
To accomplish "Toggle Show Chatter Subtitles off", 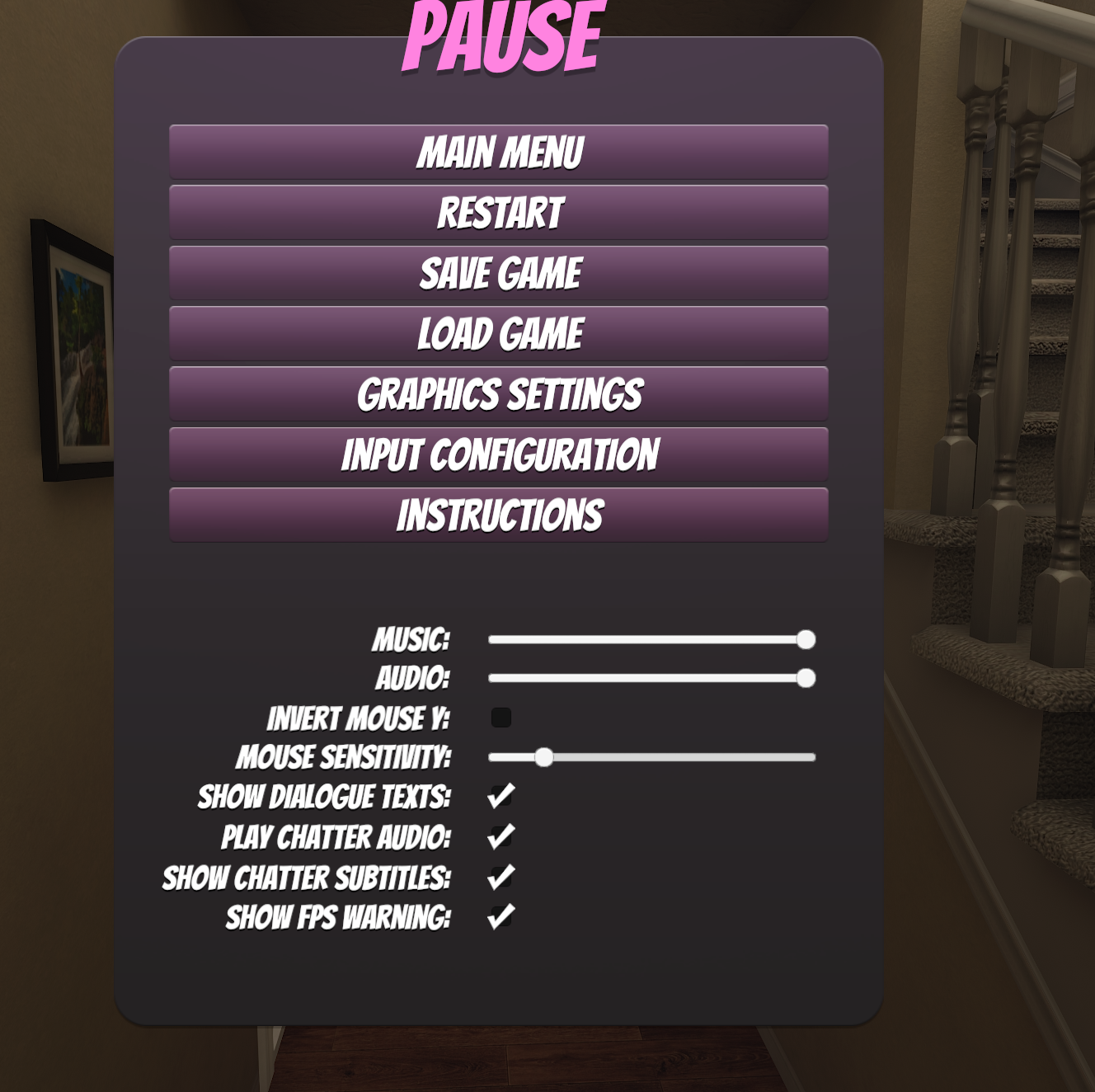I will click(x=500, y=874).
